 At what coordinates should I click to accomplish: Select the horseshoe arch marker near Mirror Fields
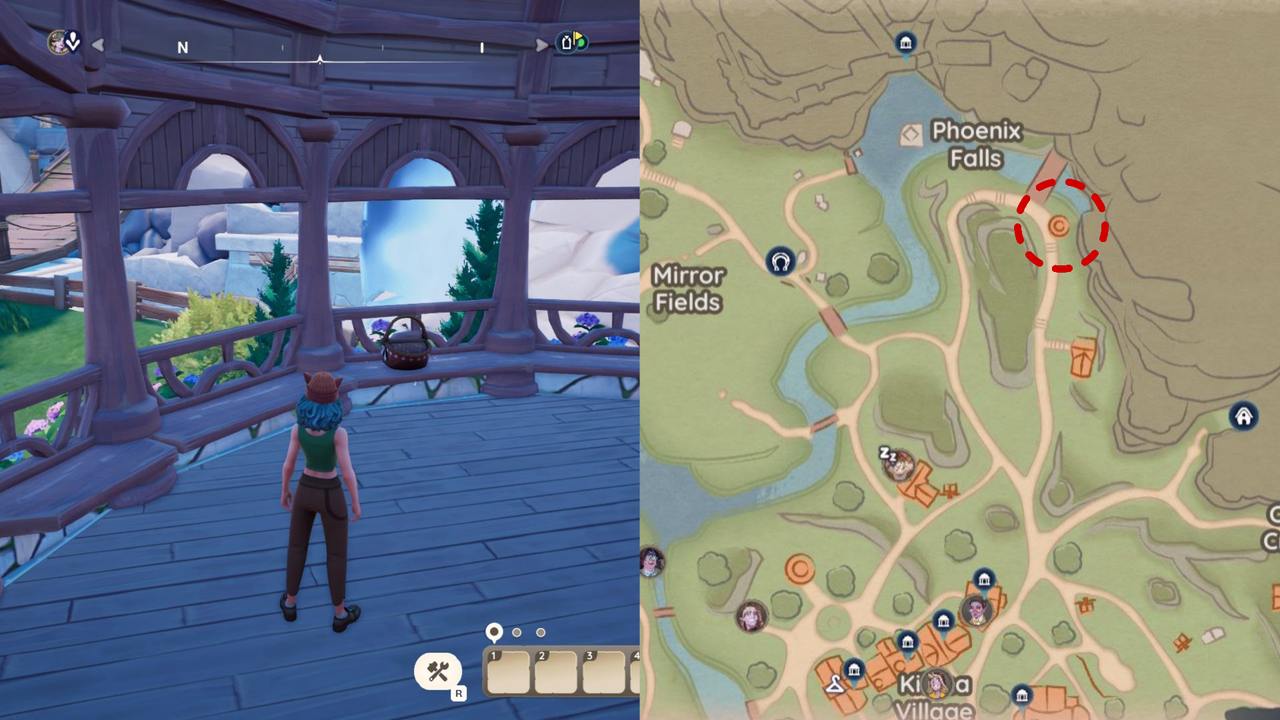(x=780, y=262)
